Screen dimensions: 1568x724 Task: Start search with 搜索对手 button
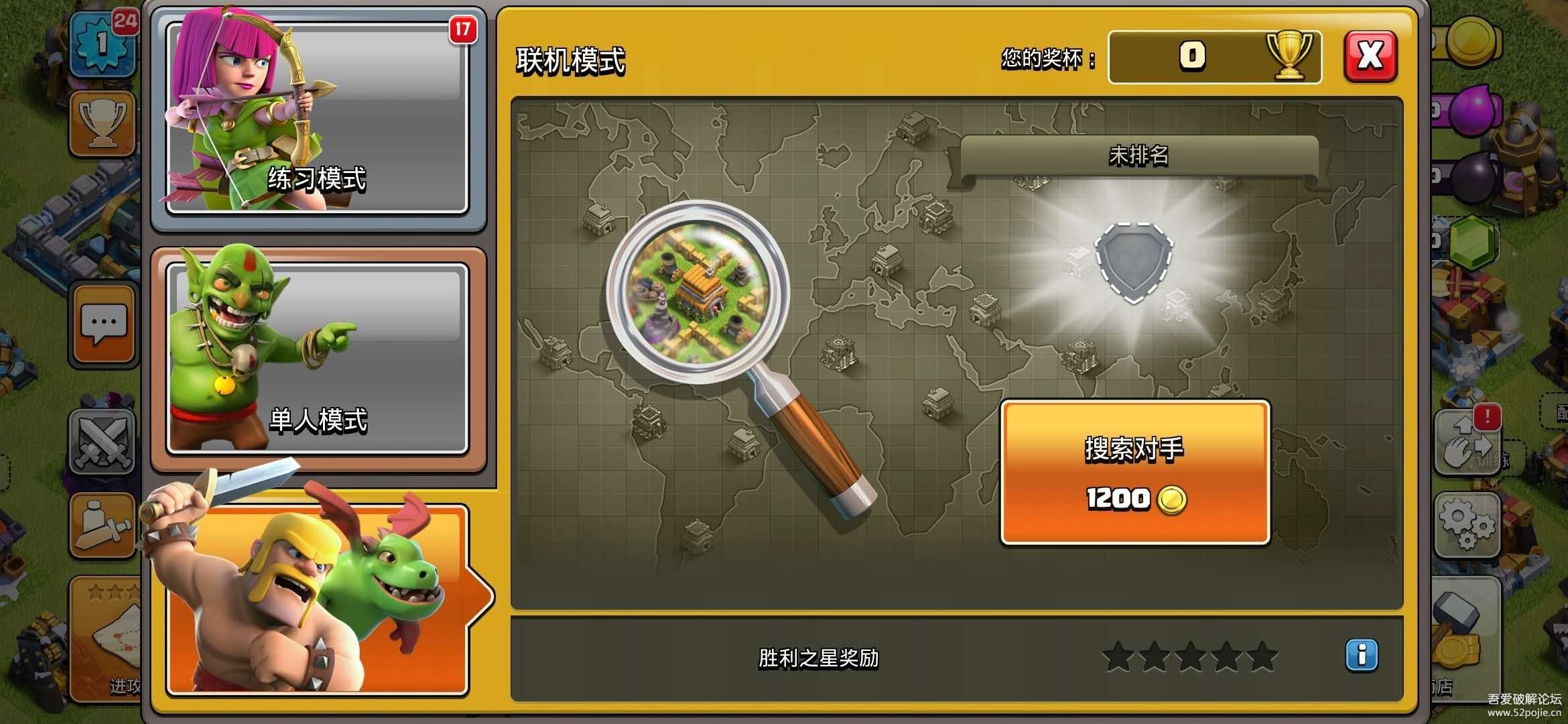pyautogui.click(x=1134, y=473)
